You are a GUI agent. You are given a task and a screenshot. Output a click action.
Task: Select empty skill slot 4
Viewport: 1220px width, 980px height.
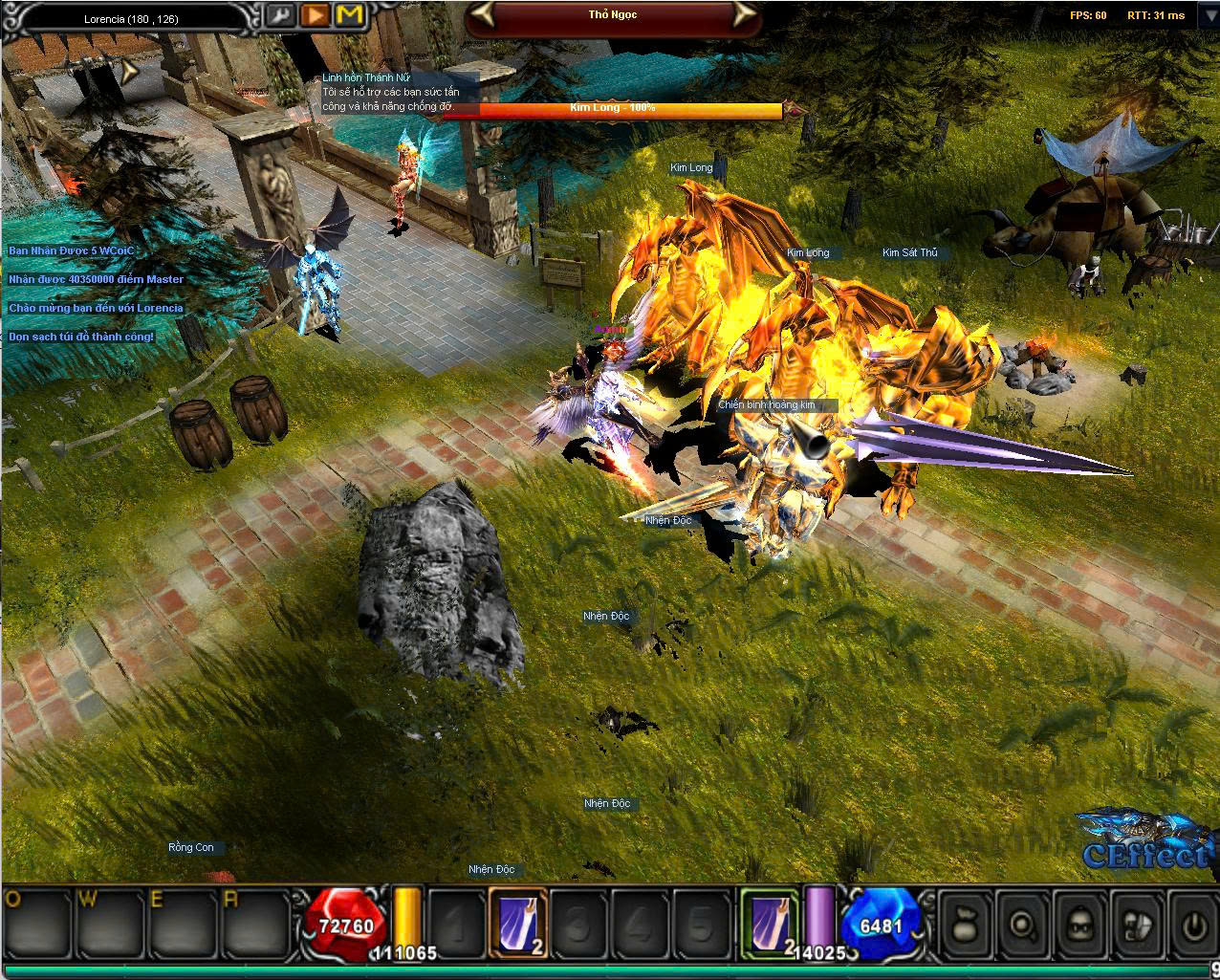coord(641,923)
